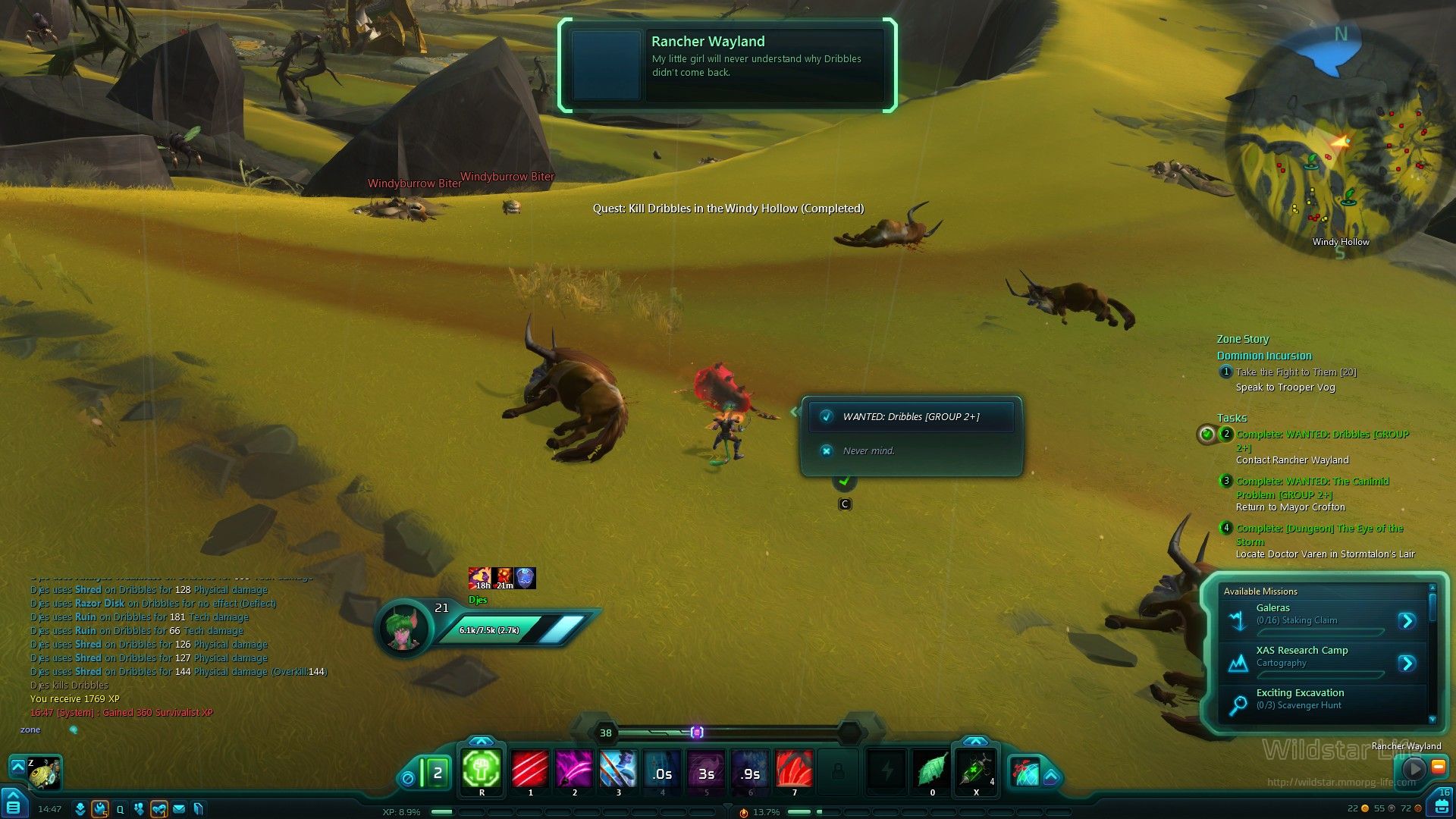This screenshot has height=819, width=1456.
Task: Use the green medishot syringe item
Action: (x=975, y=770)
